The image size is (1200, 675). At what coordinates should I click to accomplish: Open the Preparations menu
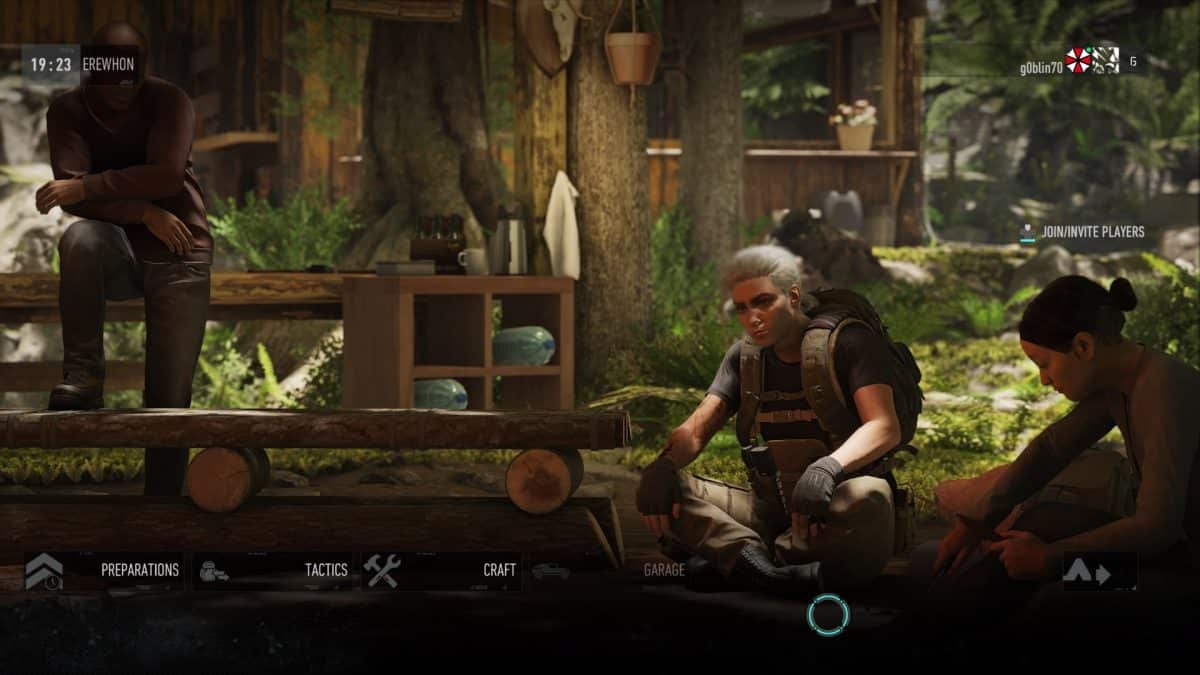pyautogui.click(x=103, y=570)
